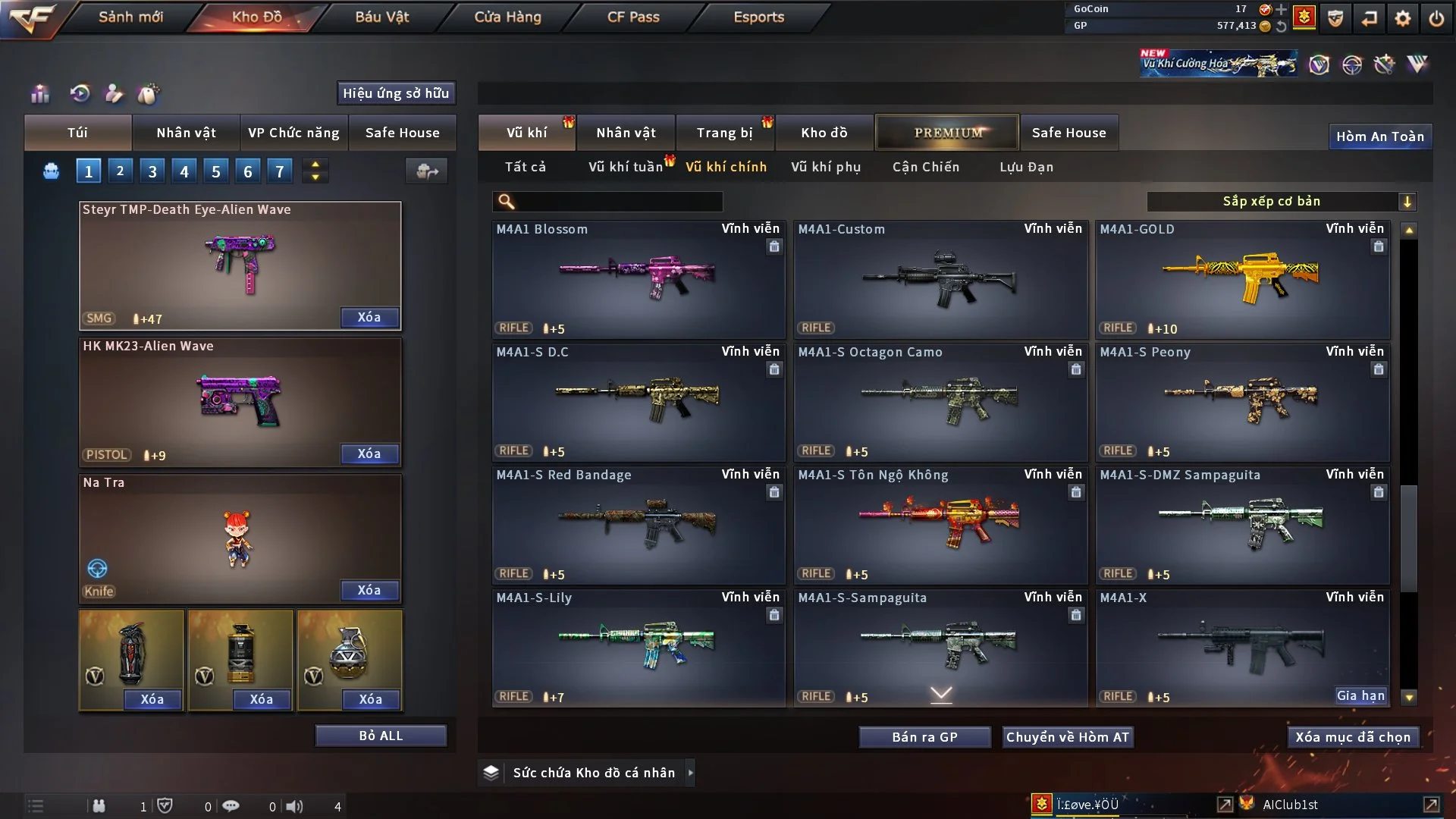
Task: Pick the M4A1 Blossom rifle
Action: (x=638, y=279)
